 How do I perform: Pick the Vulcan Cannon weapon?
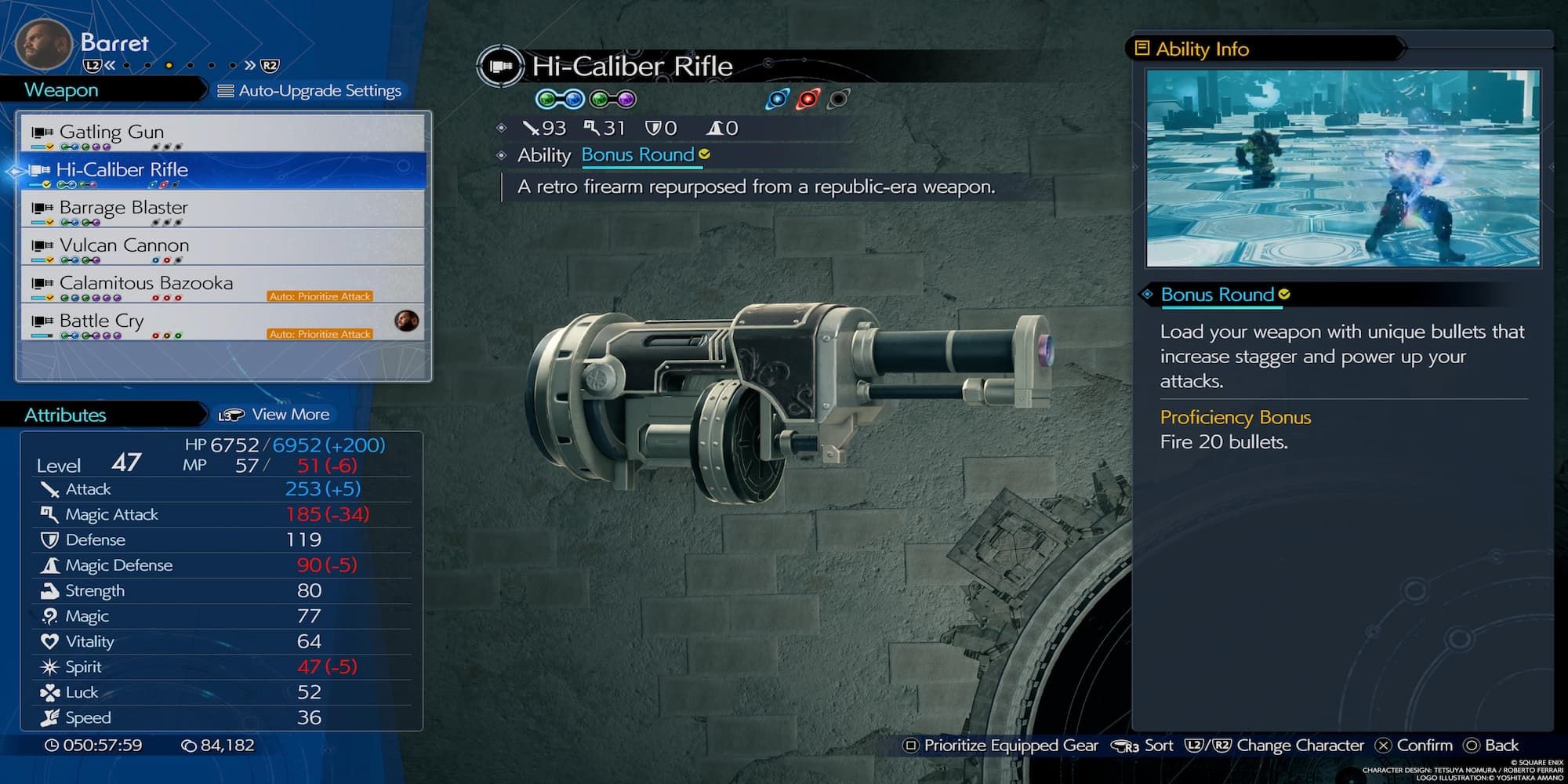point(124,245)
